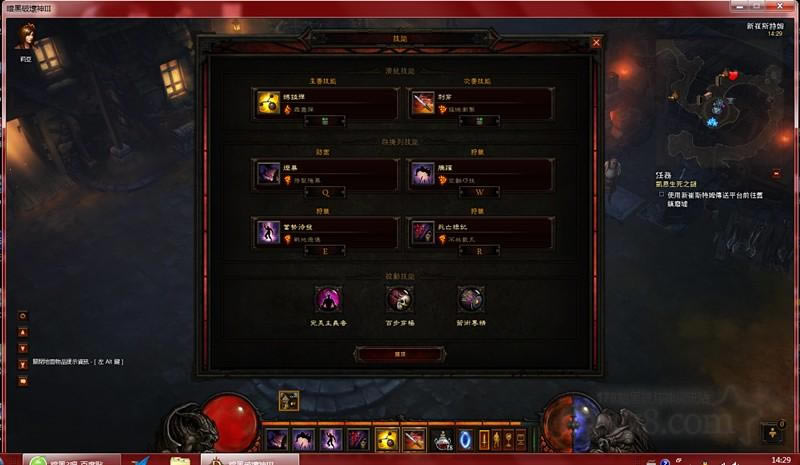Click the small skill icon above the hotbar
The width and height of the screenshot is (800, 465).
[x=289, y=401]
